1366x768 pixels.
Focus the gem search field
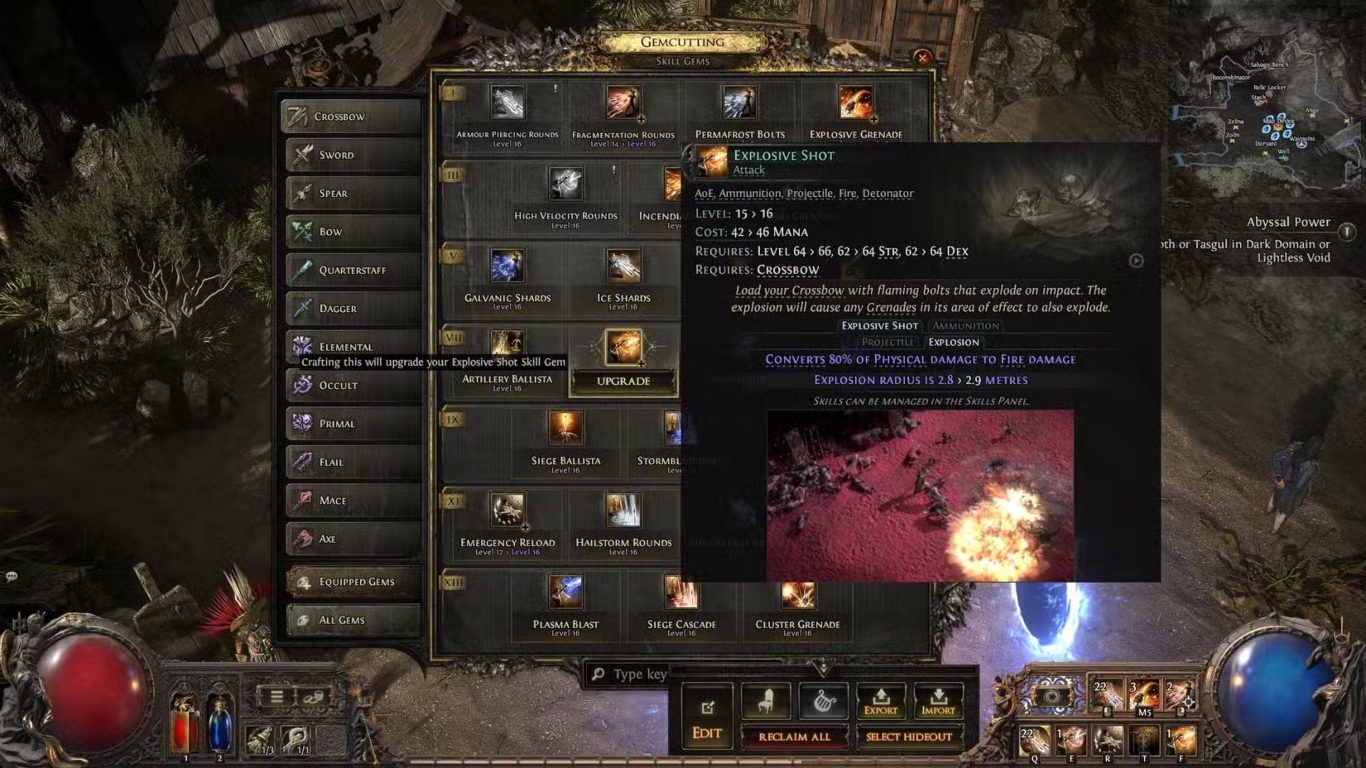640,674
